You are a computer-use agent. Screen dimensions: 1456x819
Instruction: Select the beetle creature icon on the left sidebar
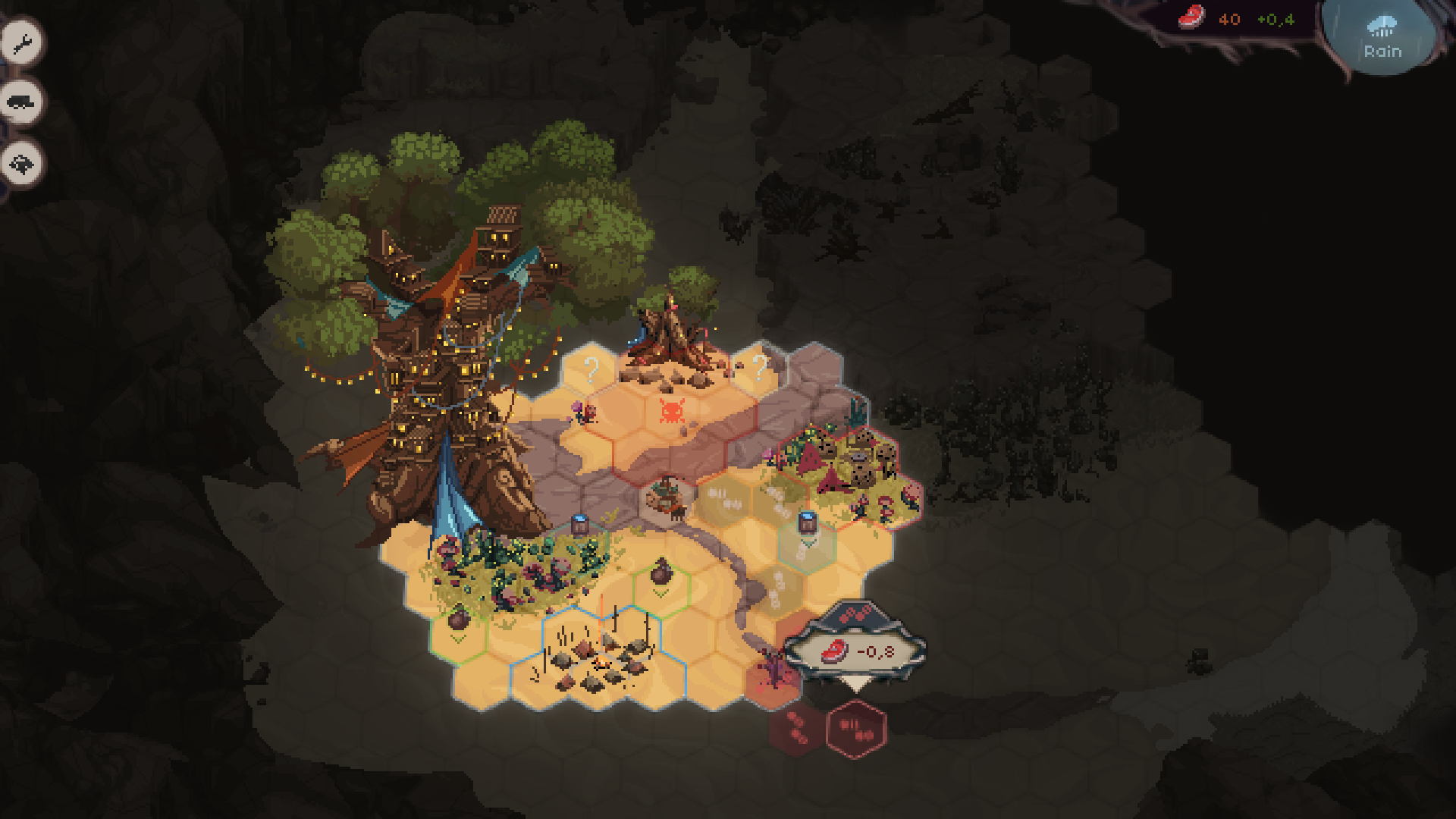pos(20,161)
